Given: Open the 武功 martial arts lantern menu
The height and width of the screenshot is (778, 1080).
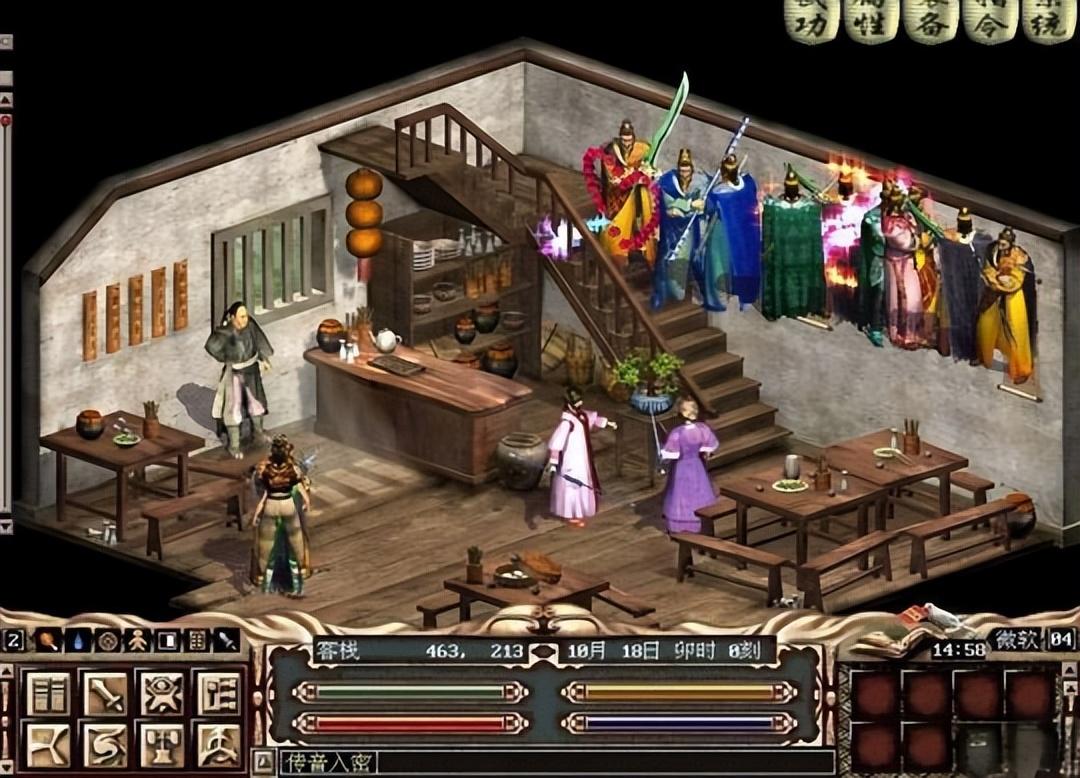Looking at the screenshot, I should pos(811,21).
